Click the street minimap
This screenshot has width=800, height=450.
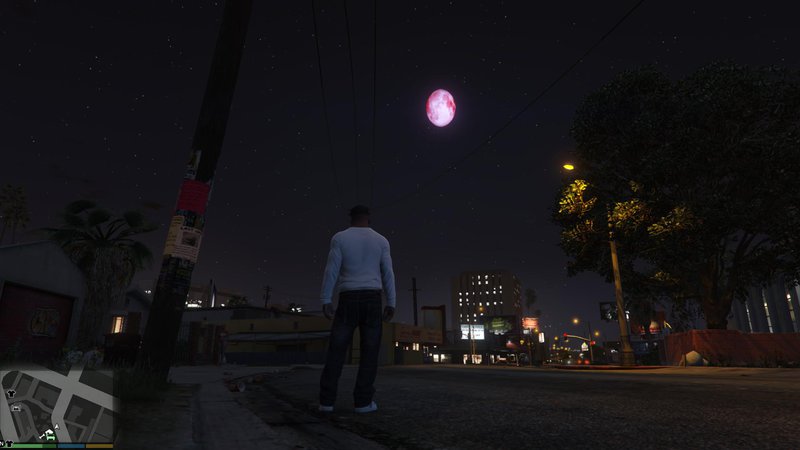point(58,405)
